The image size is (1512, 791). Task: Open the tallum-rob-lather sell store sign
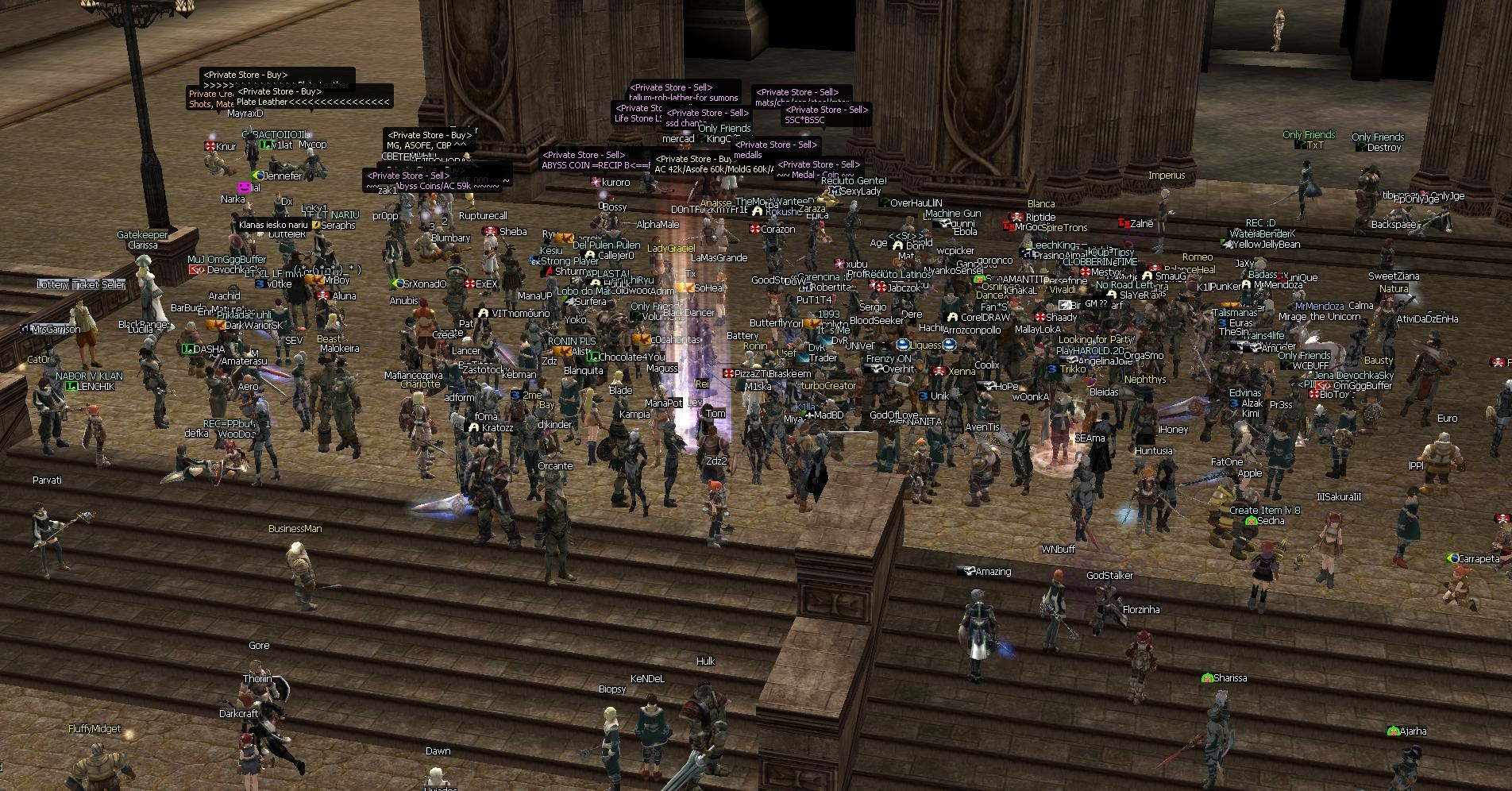(684, 98)
